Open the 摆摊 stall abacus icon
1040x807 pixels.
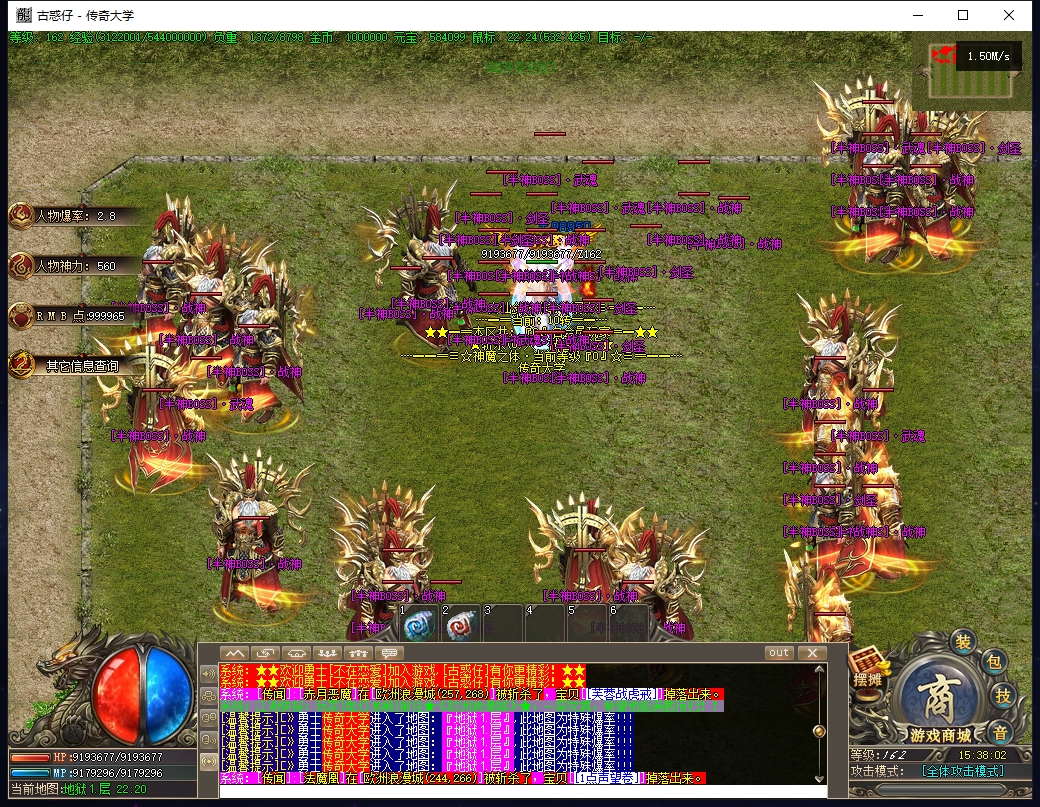coord(866,666)
